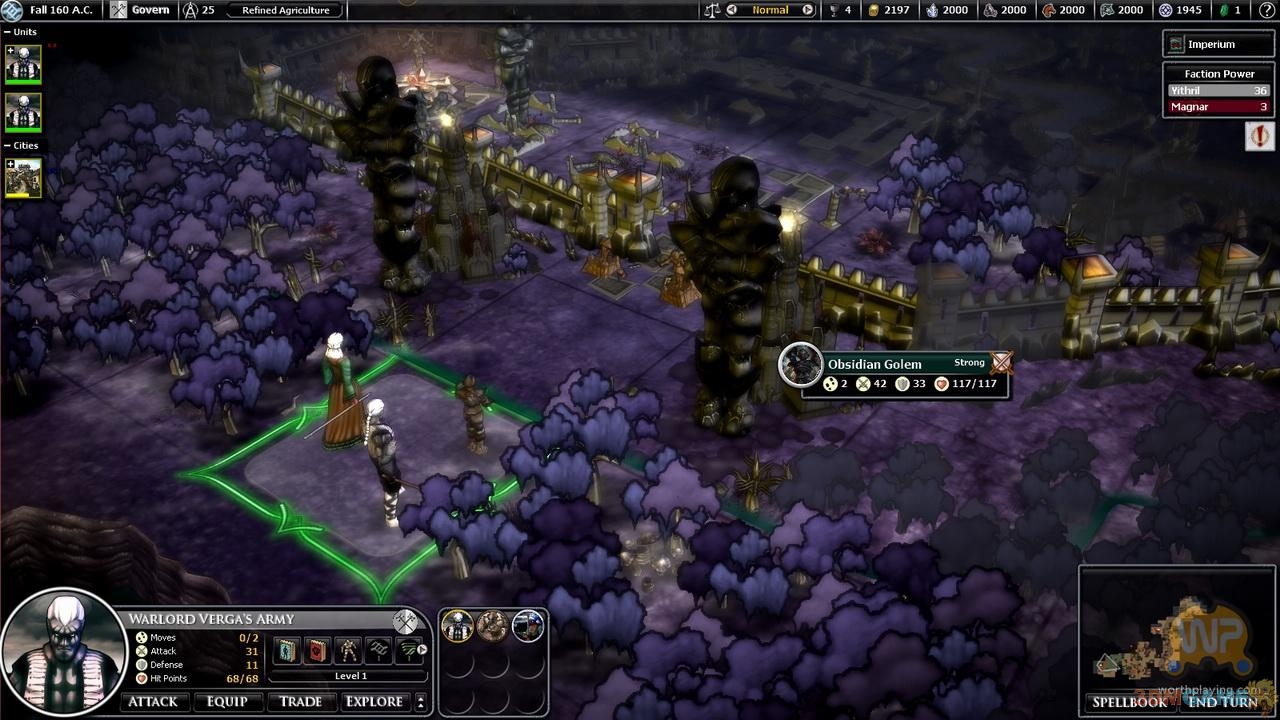
Task: Select the city thumbnail under Cities
Action: [24, 178]
